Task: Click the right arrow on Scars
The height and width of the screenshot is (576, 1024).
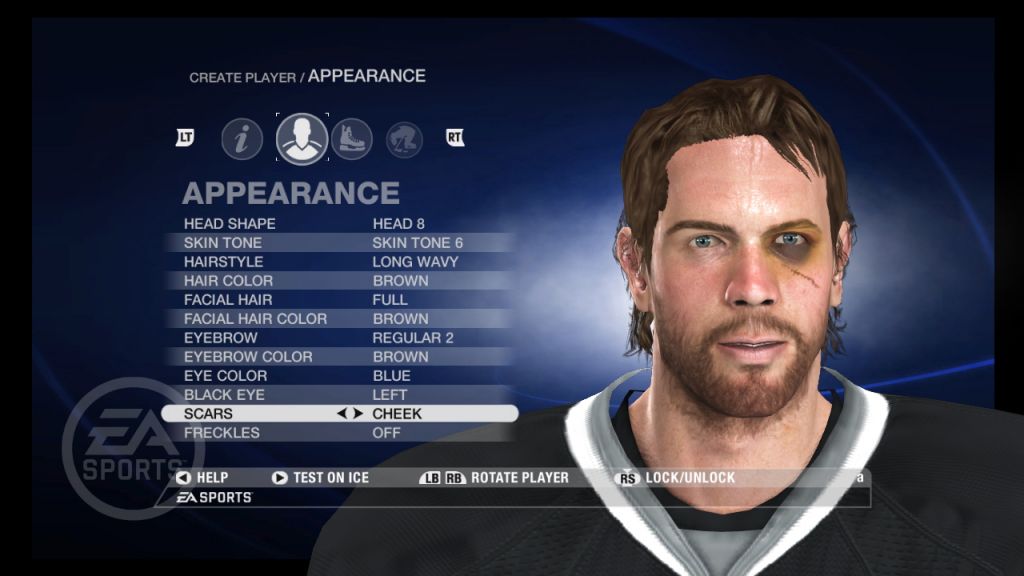Action: click(358, 414)
